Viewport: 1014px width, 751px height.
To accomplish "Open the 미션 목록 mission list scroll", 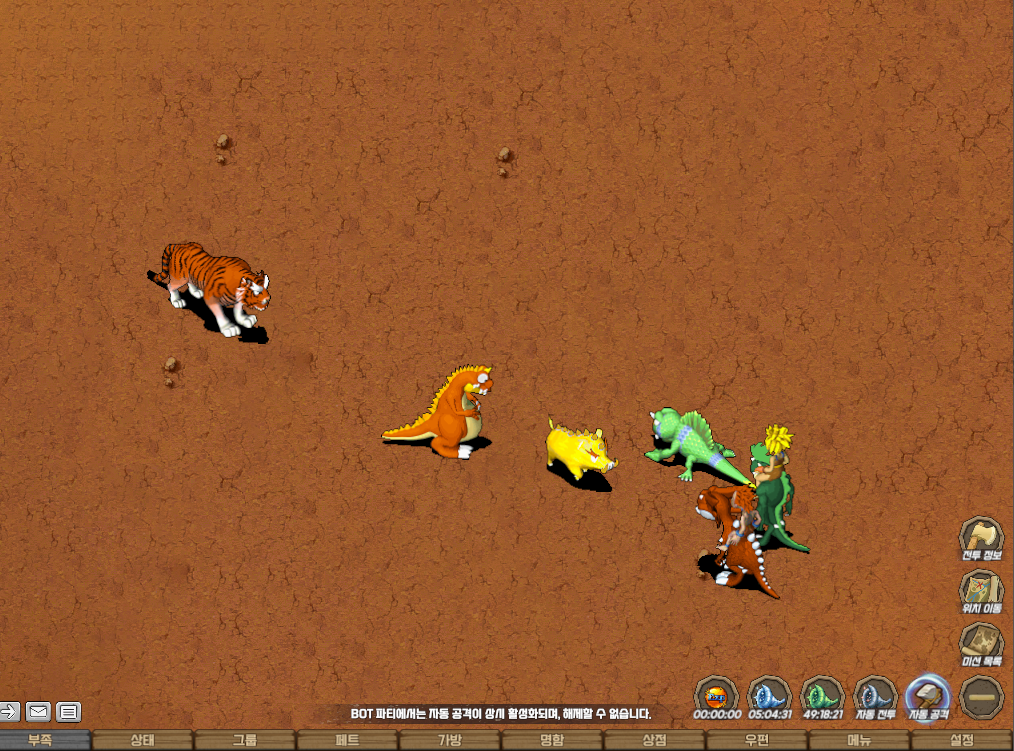I will (x=982, y=642).
